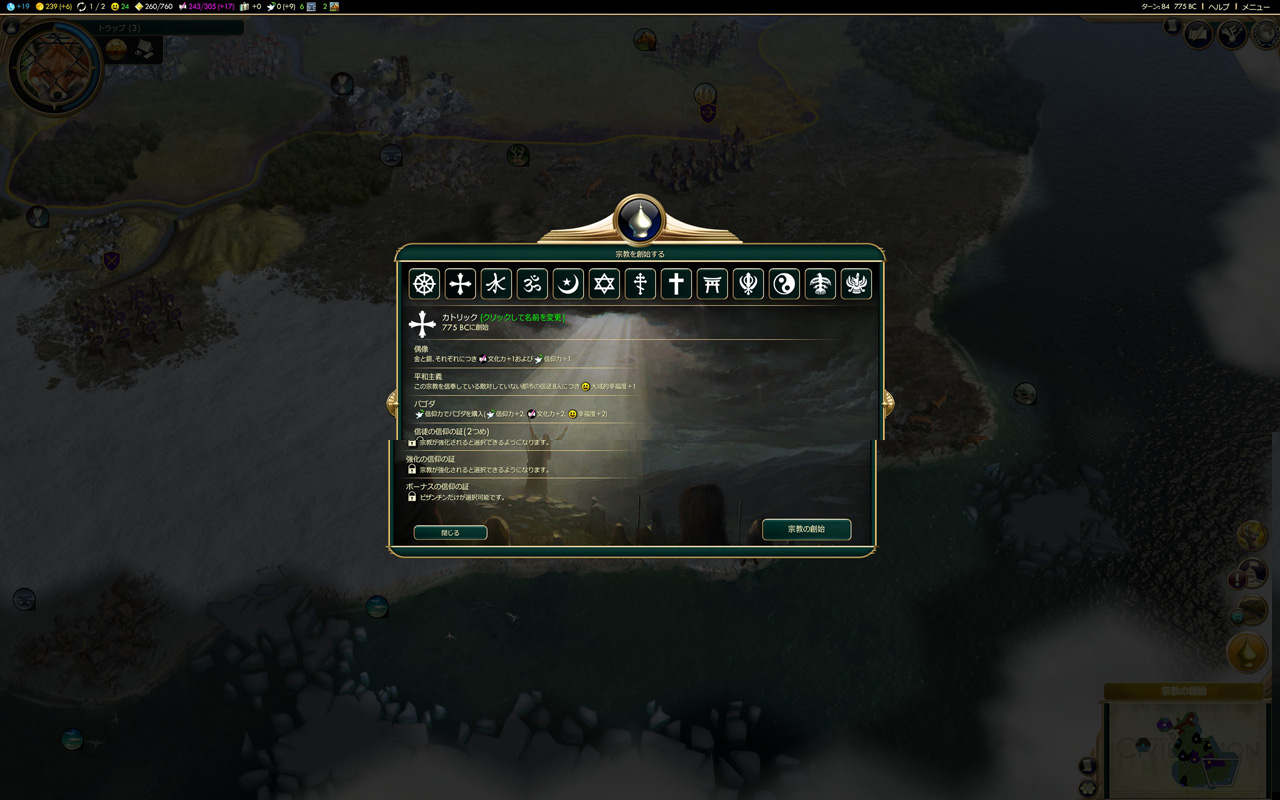Pick the Sikhism khanda symbol
Viewport: 1280px width, 800px height.
[748, 284]
